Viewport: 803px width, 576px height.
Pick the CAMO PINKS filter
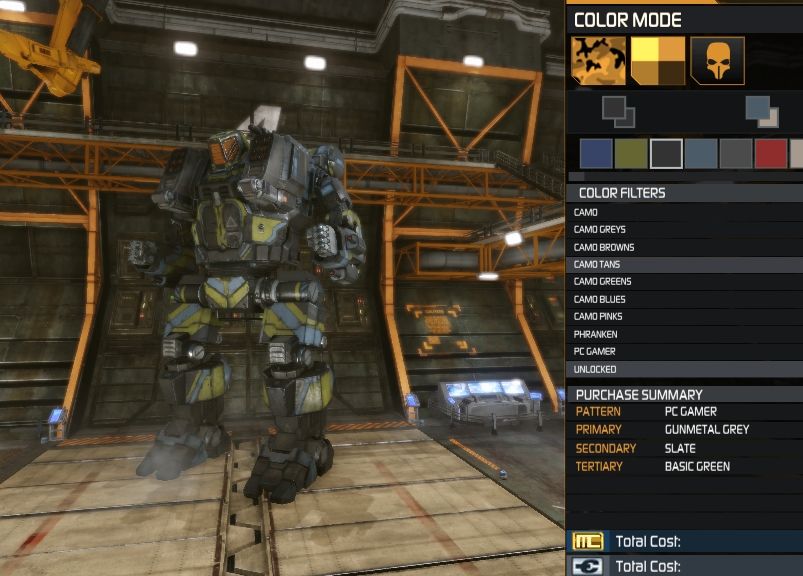click(x=599, y=317)
